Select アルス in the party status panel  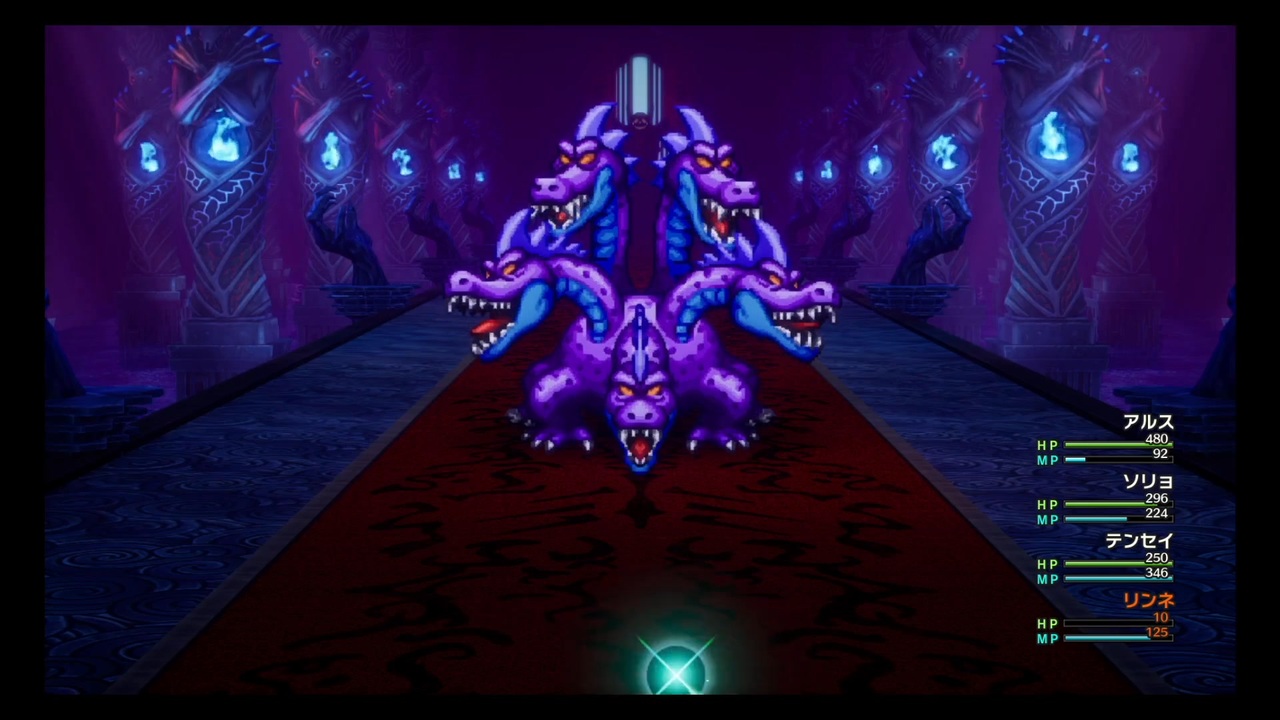pos(1148,422)
